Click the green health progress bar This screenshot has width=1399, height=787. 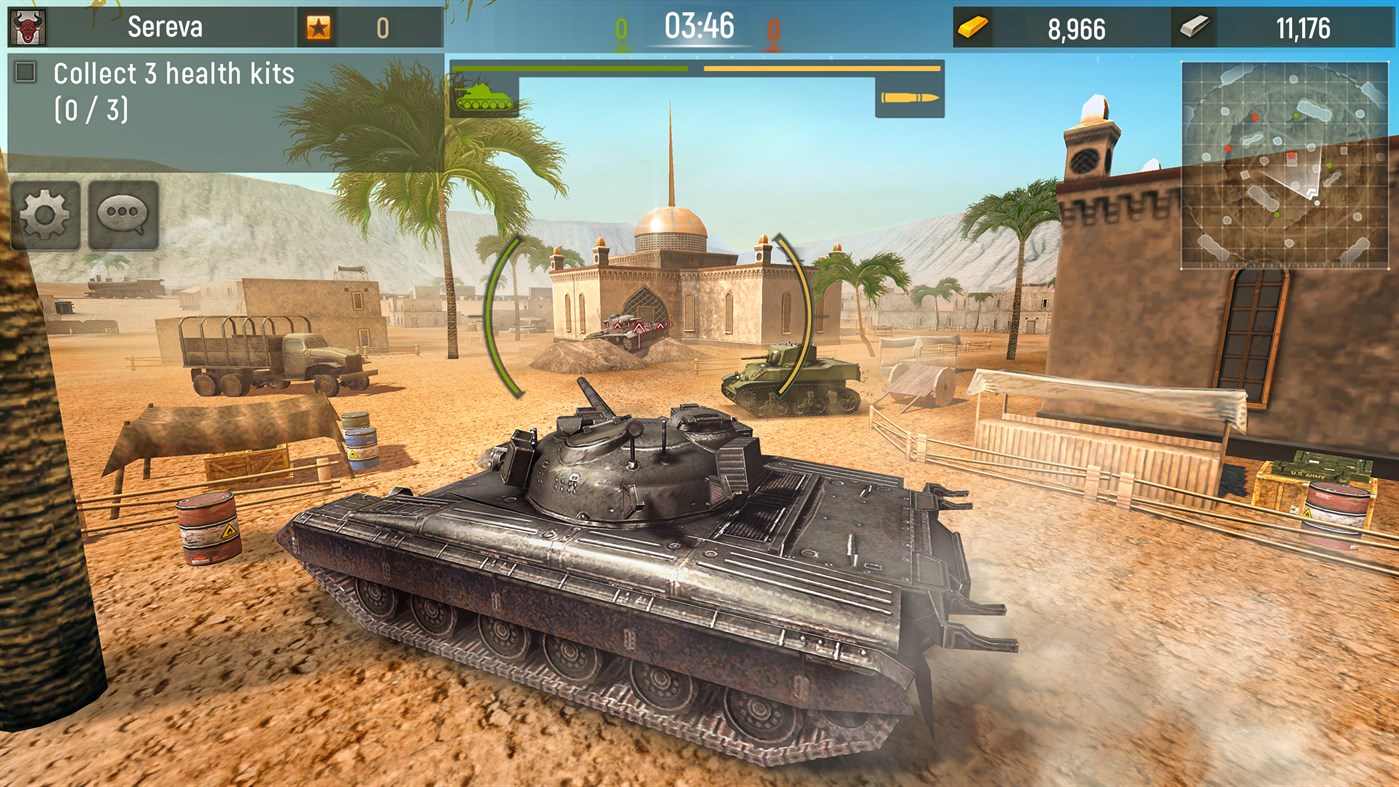pyautogui.click(x=570, y=68)
